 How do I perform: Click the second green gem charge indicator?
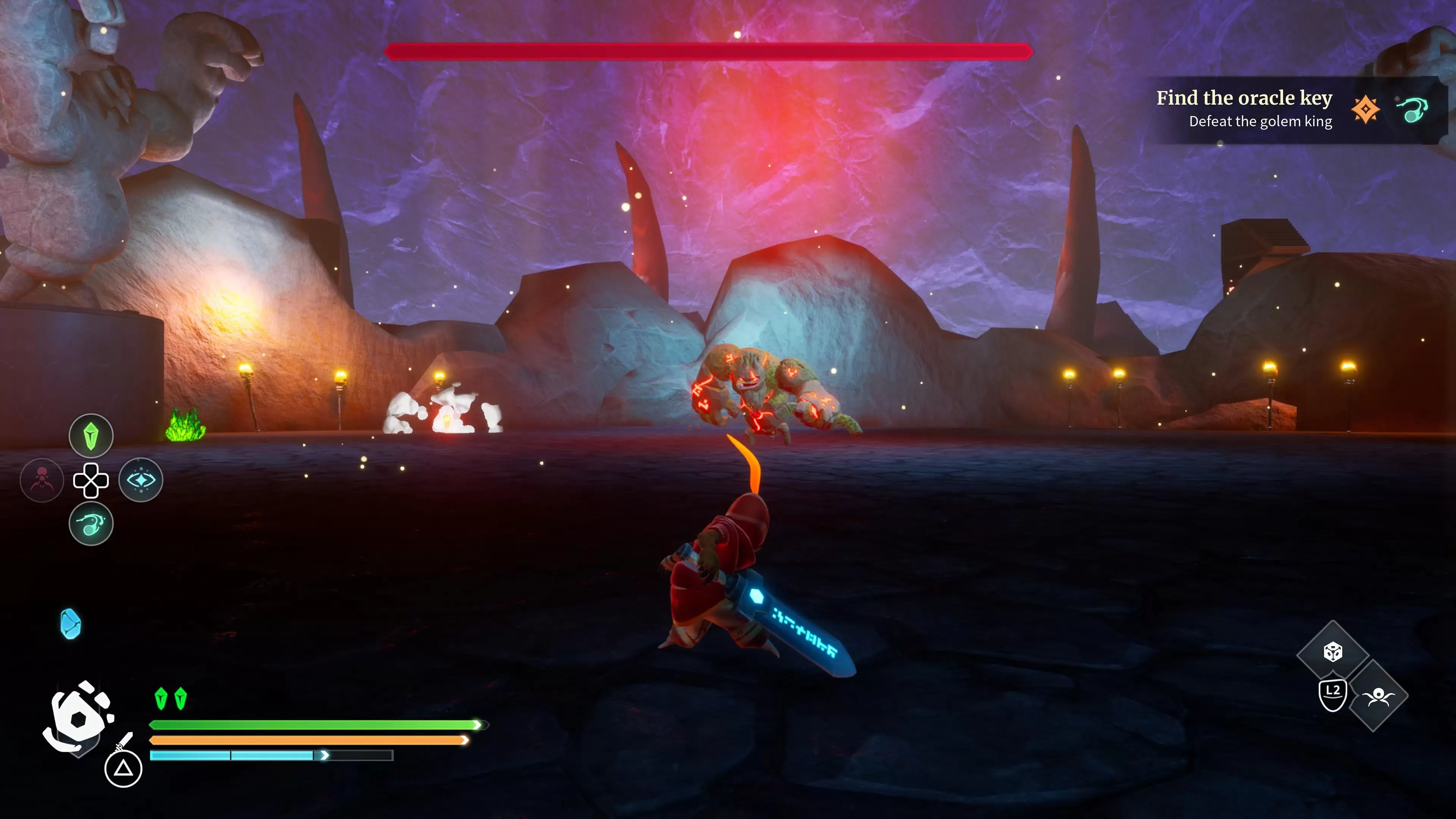181,698
